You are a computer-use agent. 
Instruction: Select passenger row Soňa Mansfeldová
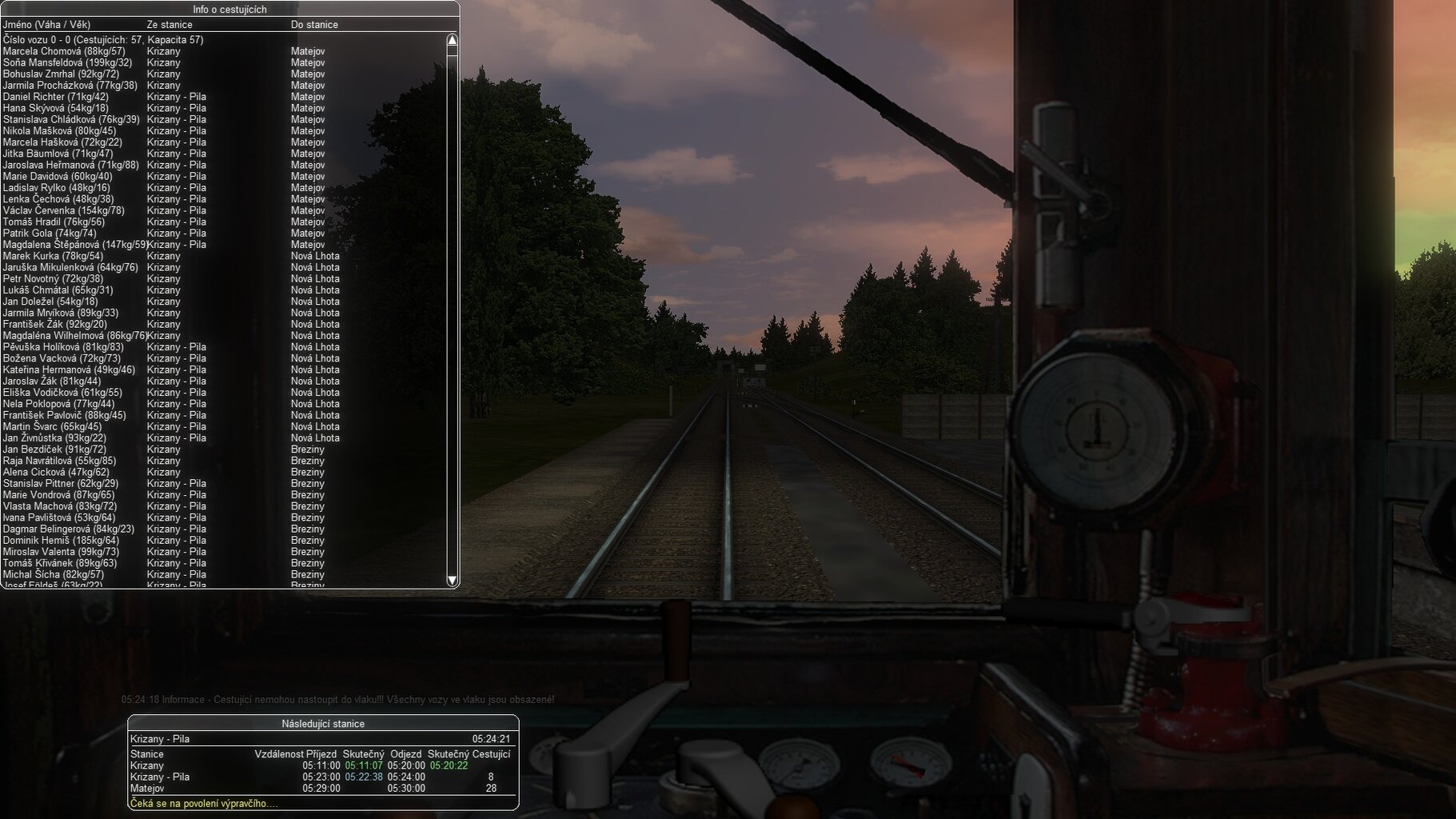click(x=67, y=62)
